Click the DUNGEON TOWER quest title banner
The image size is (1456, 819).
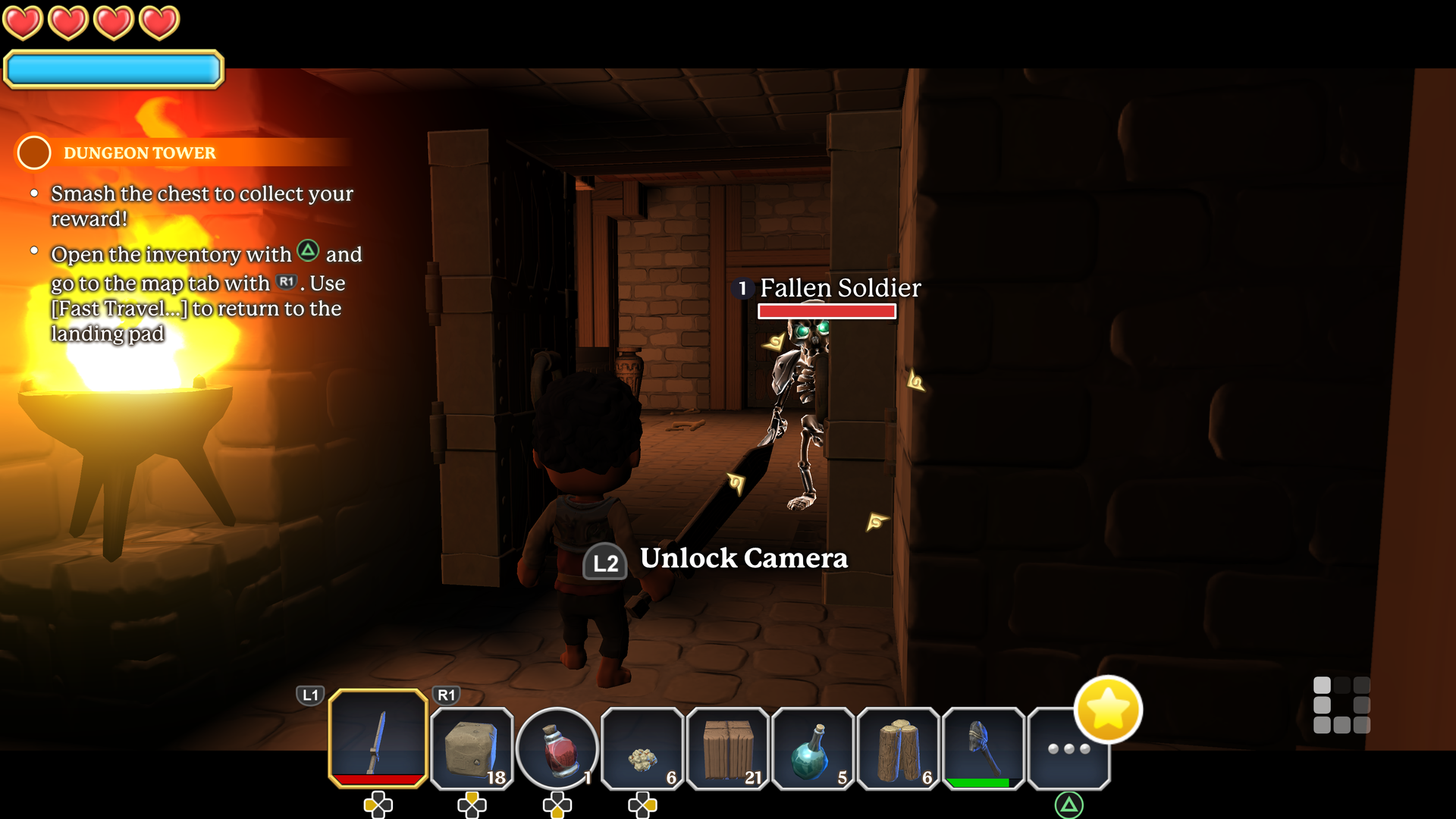(140, 152)
